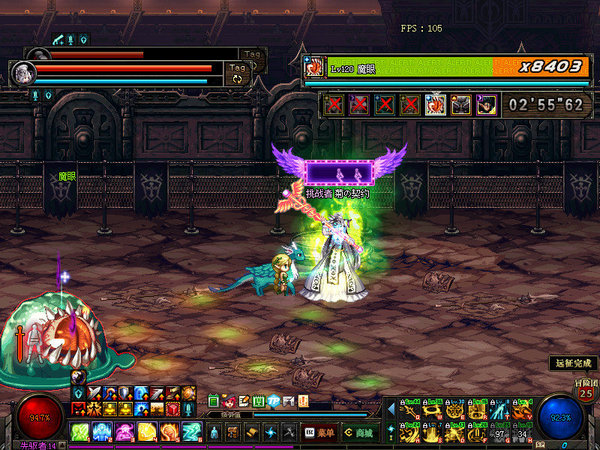
Task: Use the pink potion quick slot
Action: (x=125, y=432)
